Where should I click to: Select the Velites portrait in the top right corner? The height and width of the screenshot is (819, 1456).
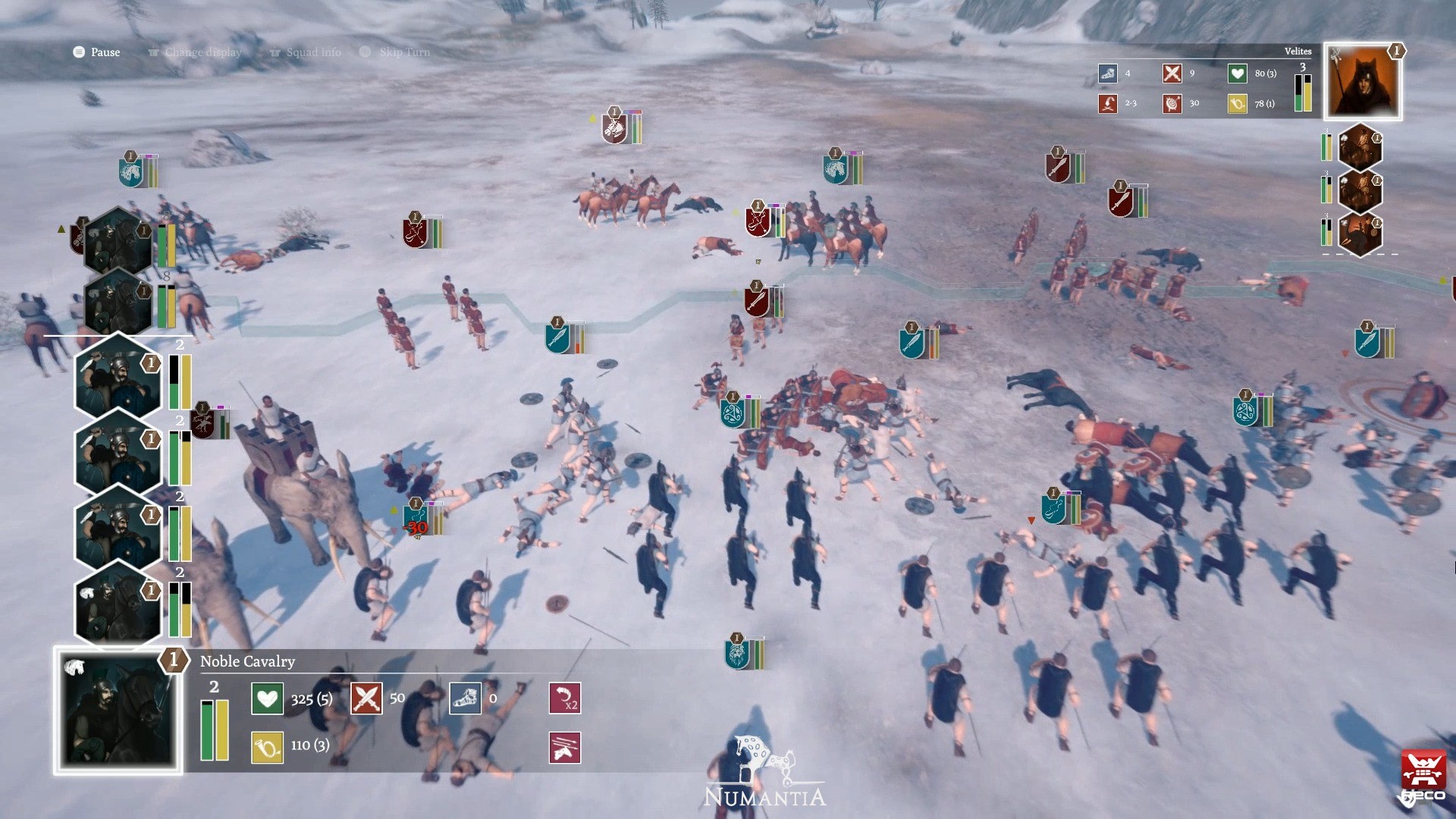click(x=1361, y=81)
